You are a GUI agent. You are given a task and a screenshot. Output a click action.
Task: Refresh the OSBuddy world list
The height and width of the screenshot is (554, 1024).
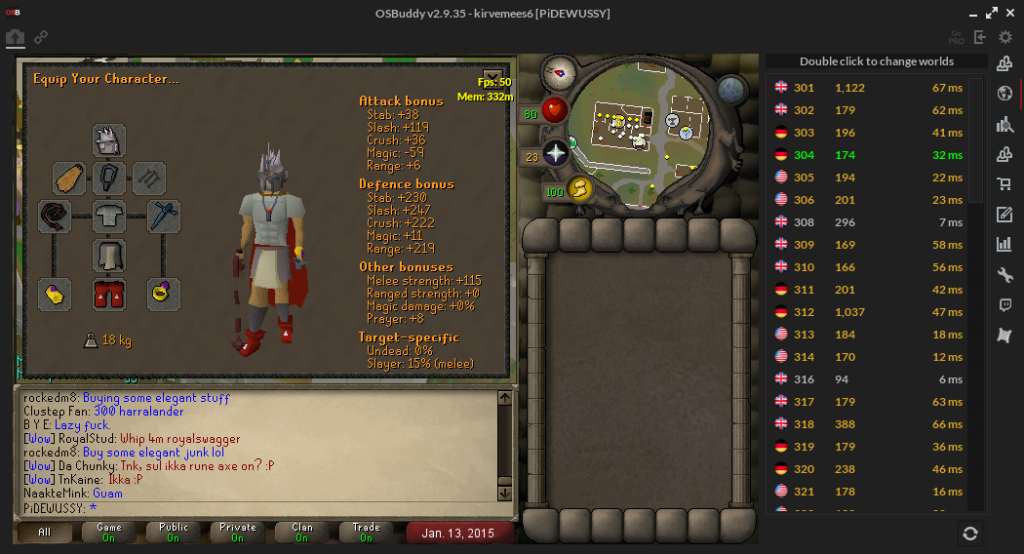point(969,533)
